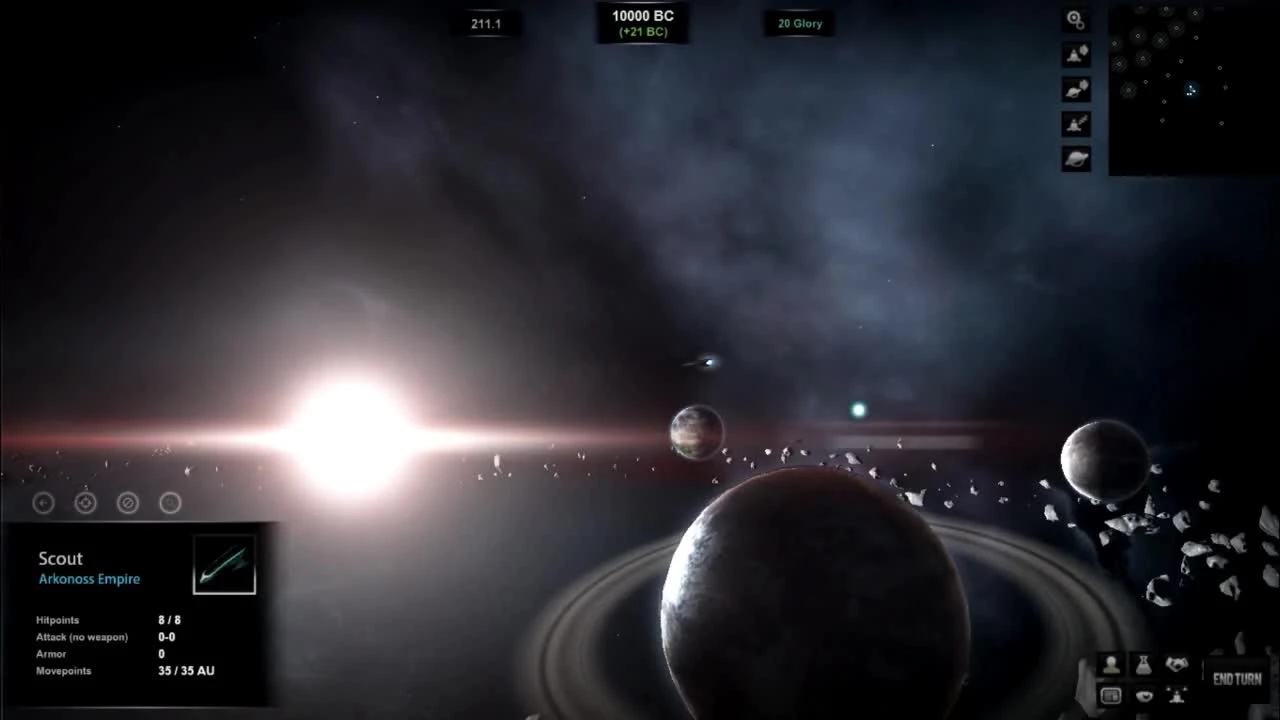
Task: Click the Arkonoss Empire link in the Scout panel
Action: tap(89, 578)
